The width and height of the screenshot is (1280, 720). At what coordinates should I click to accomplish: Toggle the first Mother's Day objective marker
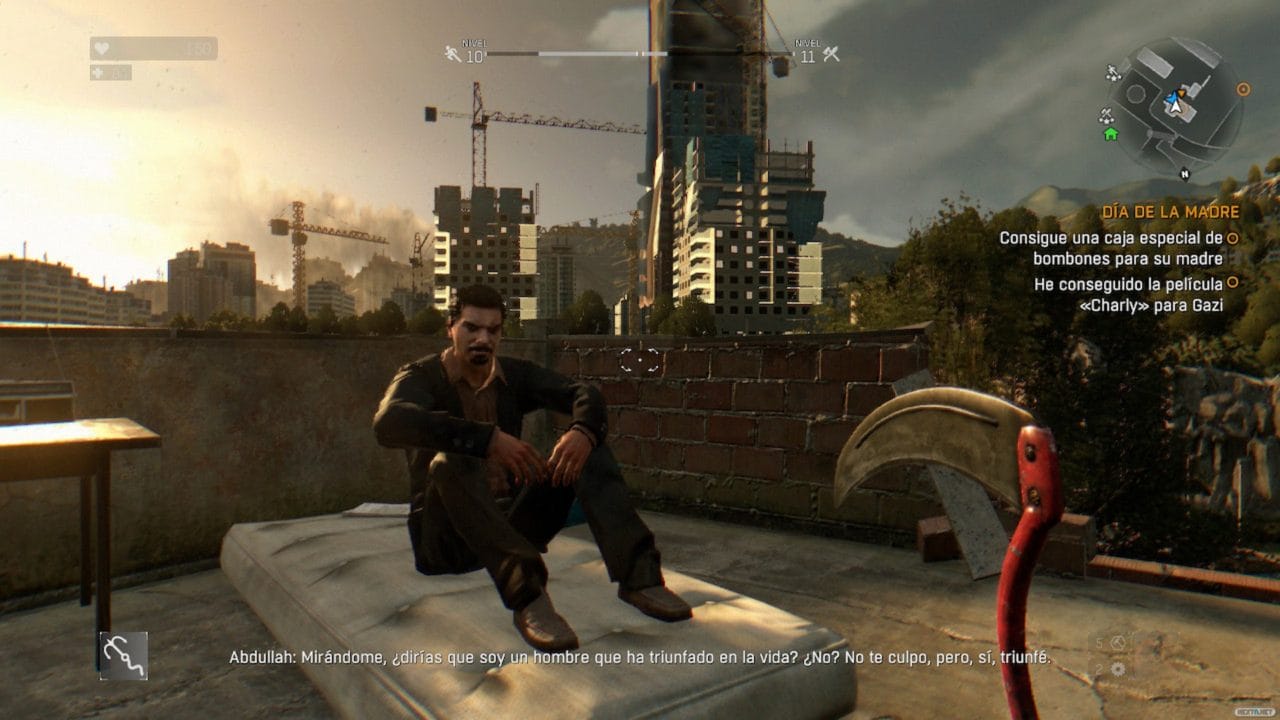1234,238
